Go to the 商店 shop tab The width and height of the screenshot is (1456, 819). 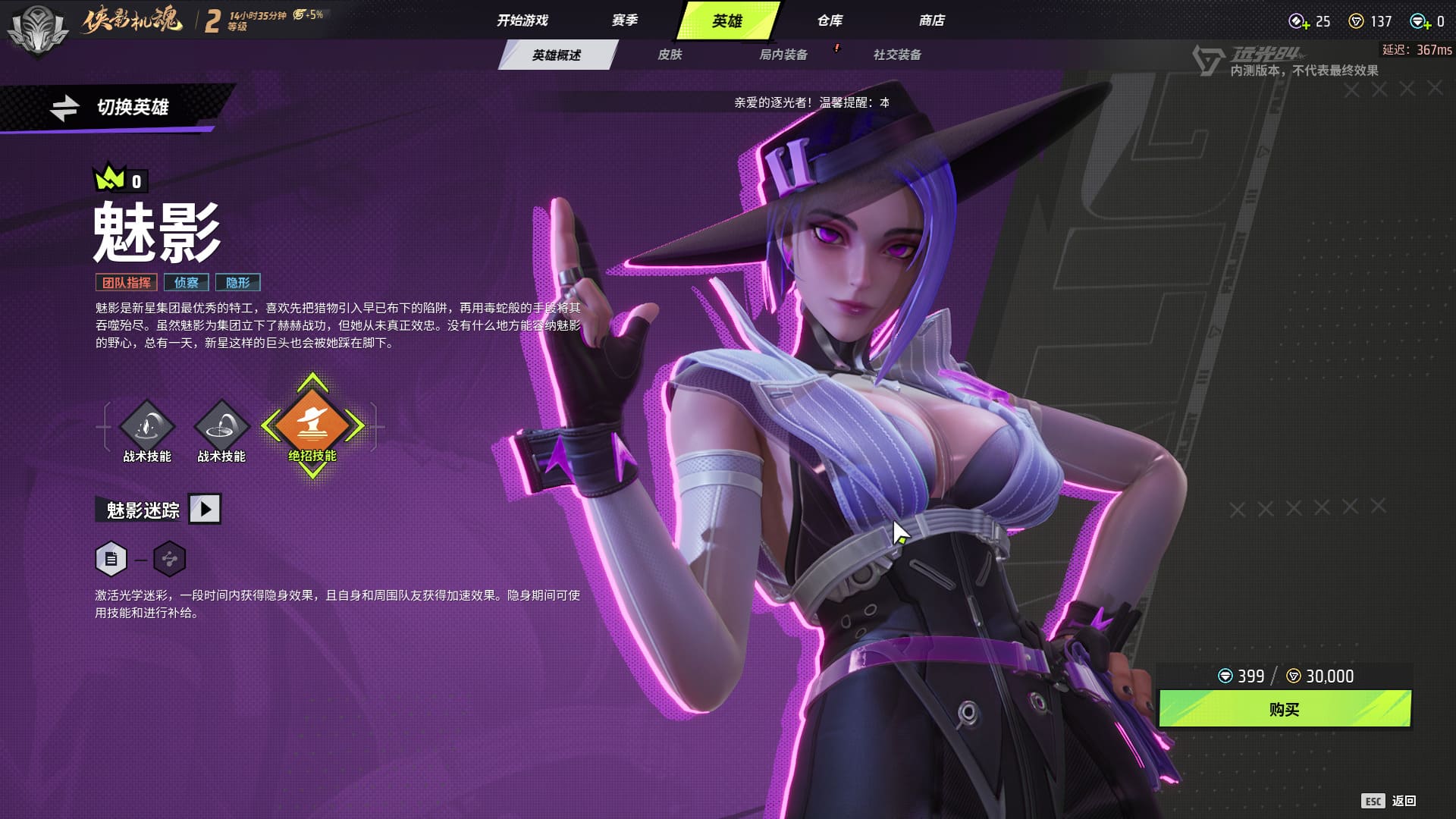pos(931,20)
